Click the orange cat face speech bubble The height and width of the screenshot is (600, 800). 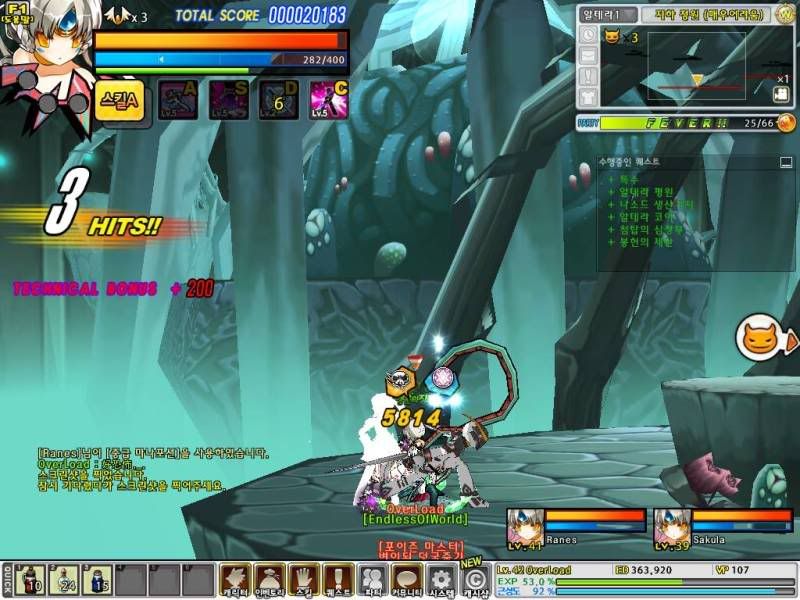pyautogui.click(x=762, y=339)
